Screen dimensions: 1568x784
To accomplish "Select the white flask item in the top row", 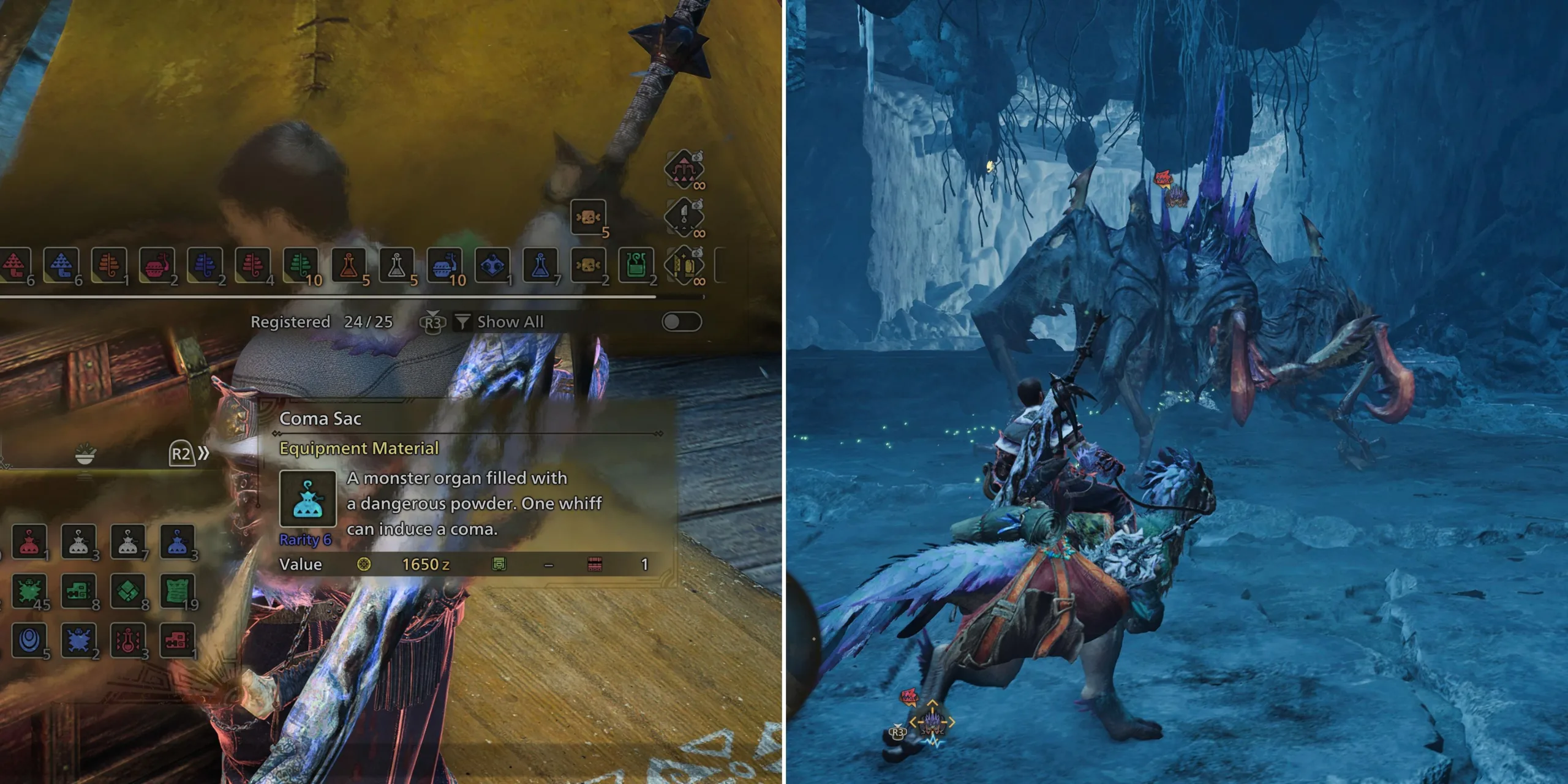I will 398,265.
